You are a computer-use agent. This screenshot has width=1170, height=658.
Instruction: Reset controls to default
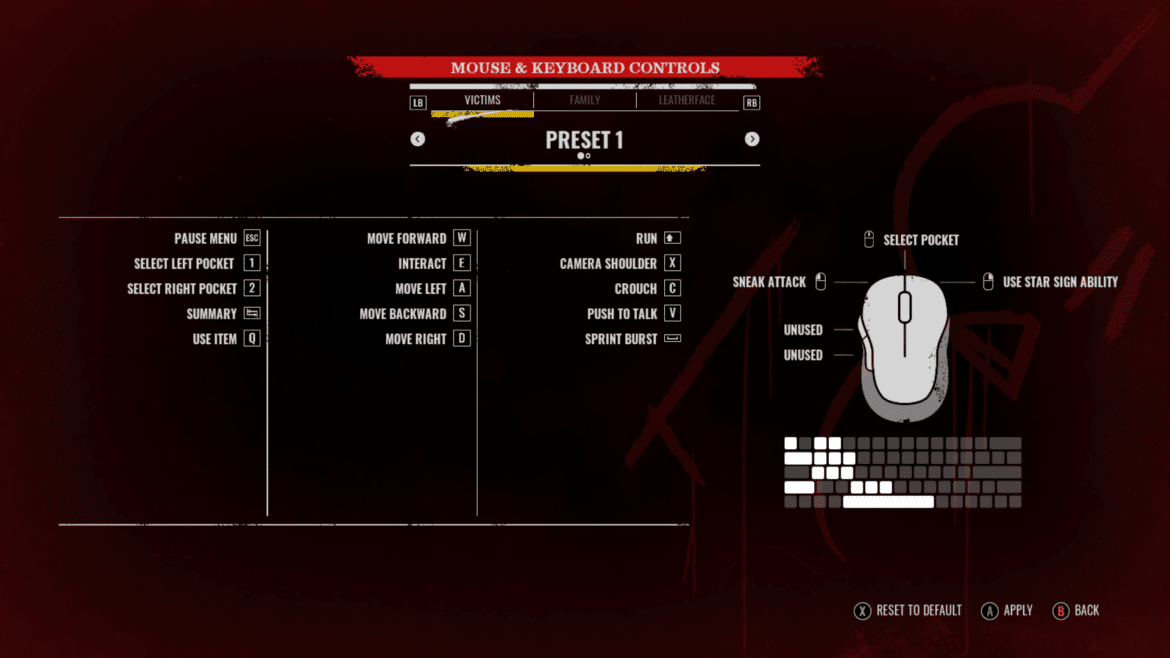pyautogui.click(x=908, y=610)
